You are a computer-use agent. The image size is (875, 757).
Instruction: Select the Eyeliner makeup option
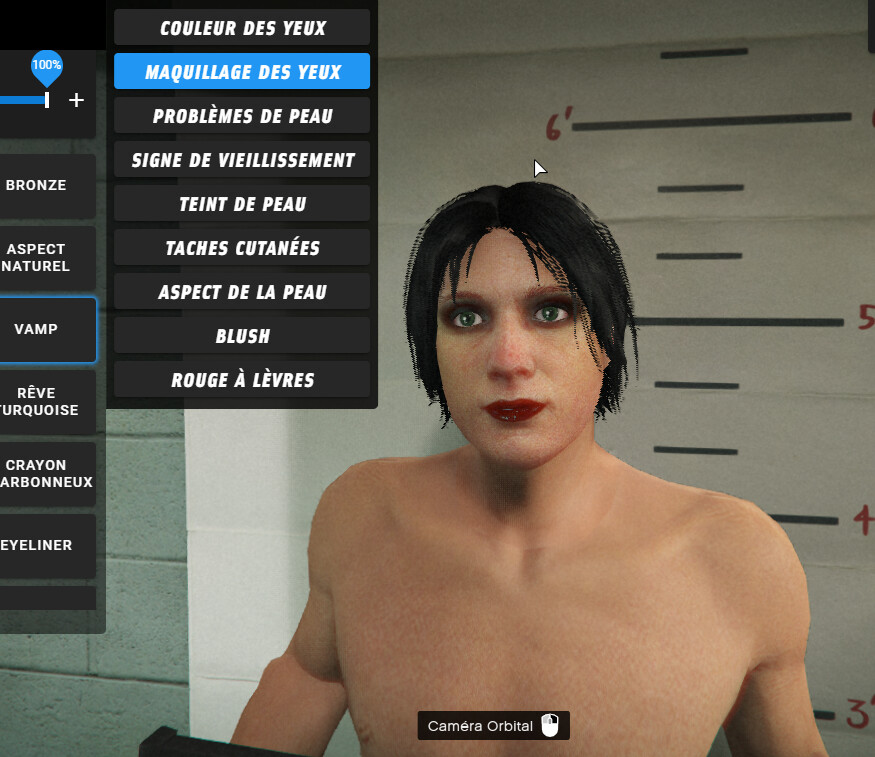40,545
